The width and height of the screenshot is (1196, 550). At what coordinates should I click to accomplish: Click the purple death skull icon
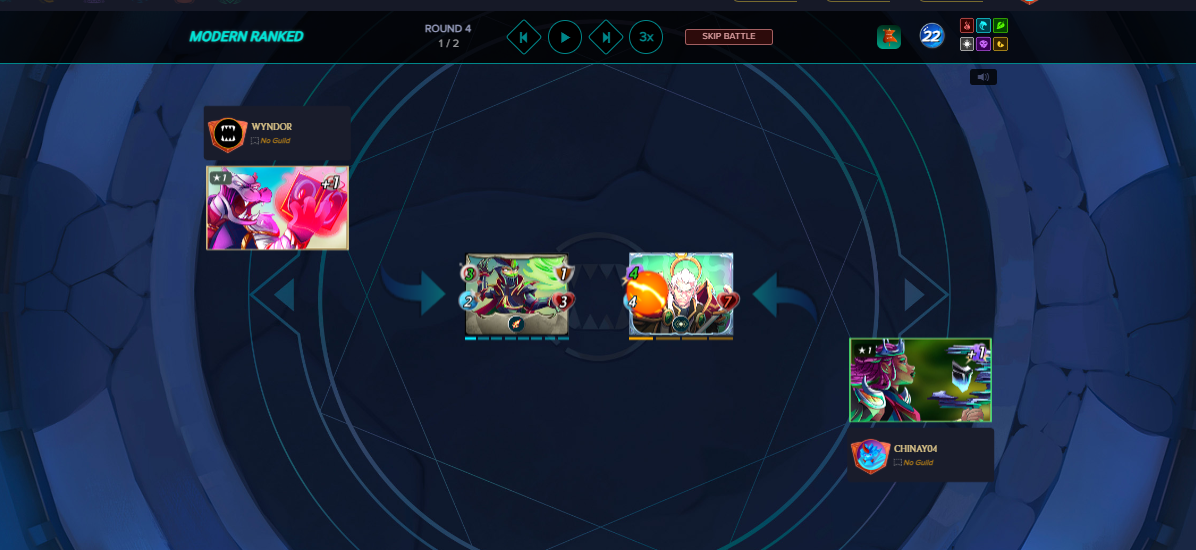click(x=983, y=44)
